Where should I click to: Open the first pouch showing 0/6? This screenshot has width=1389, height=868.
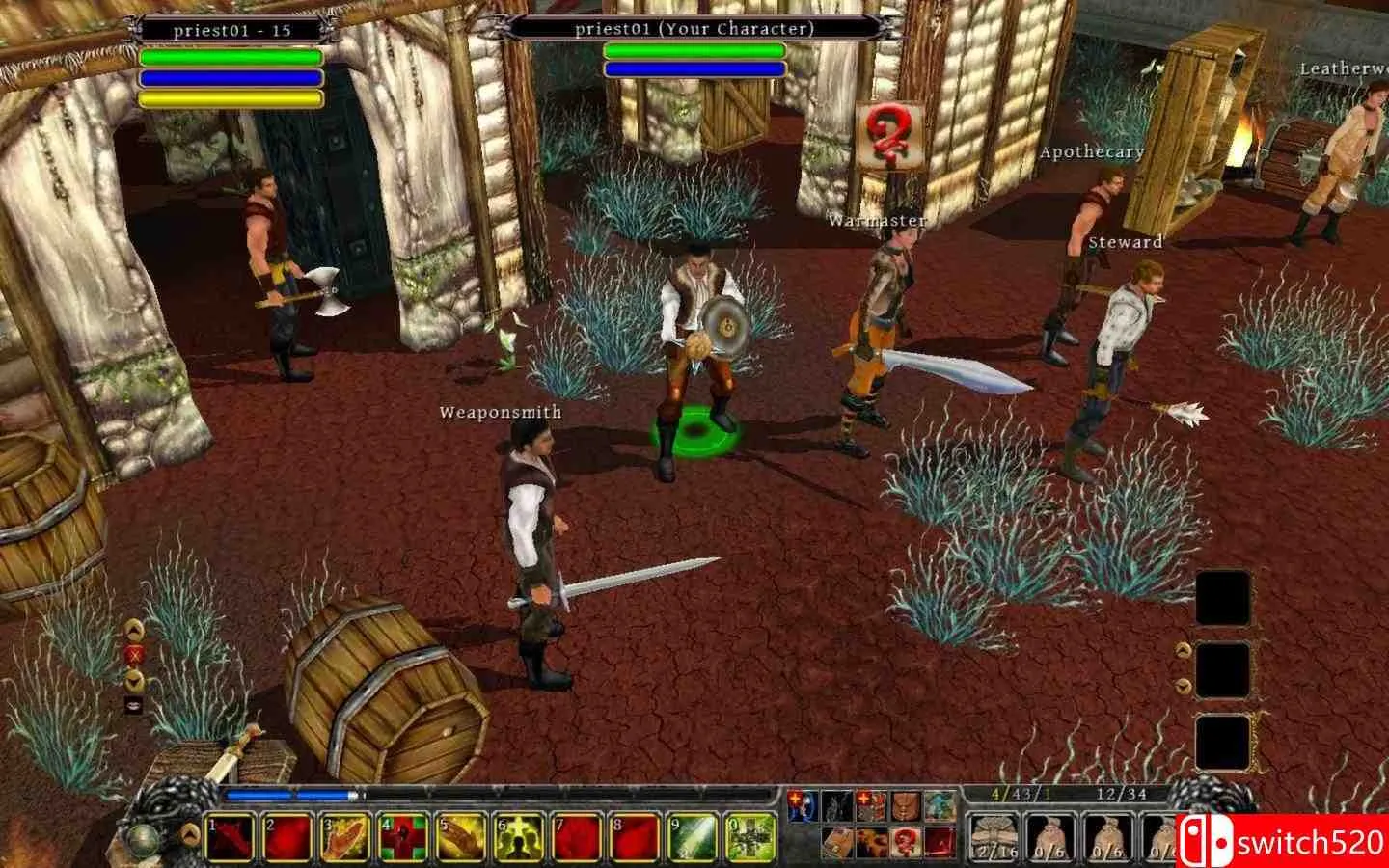1051,837
